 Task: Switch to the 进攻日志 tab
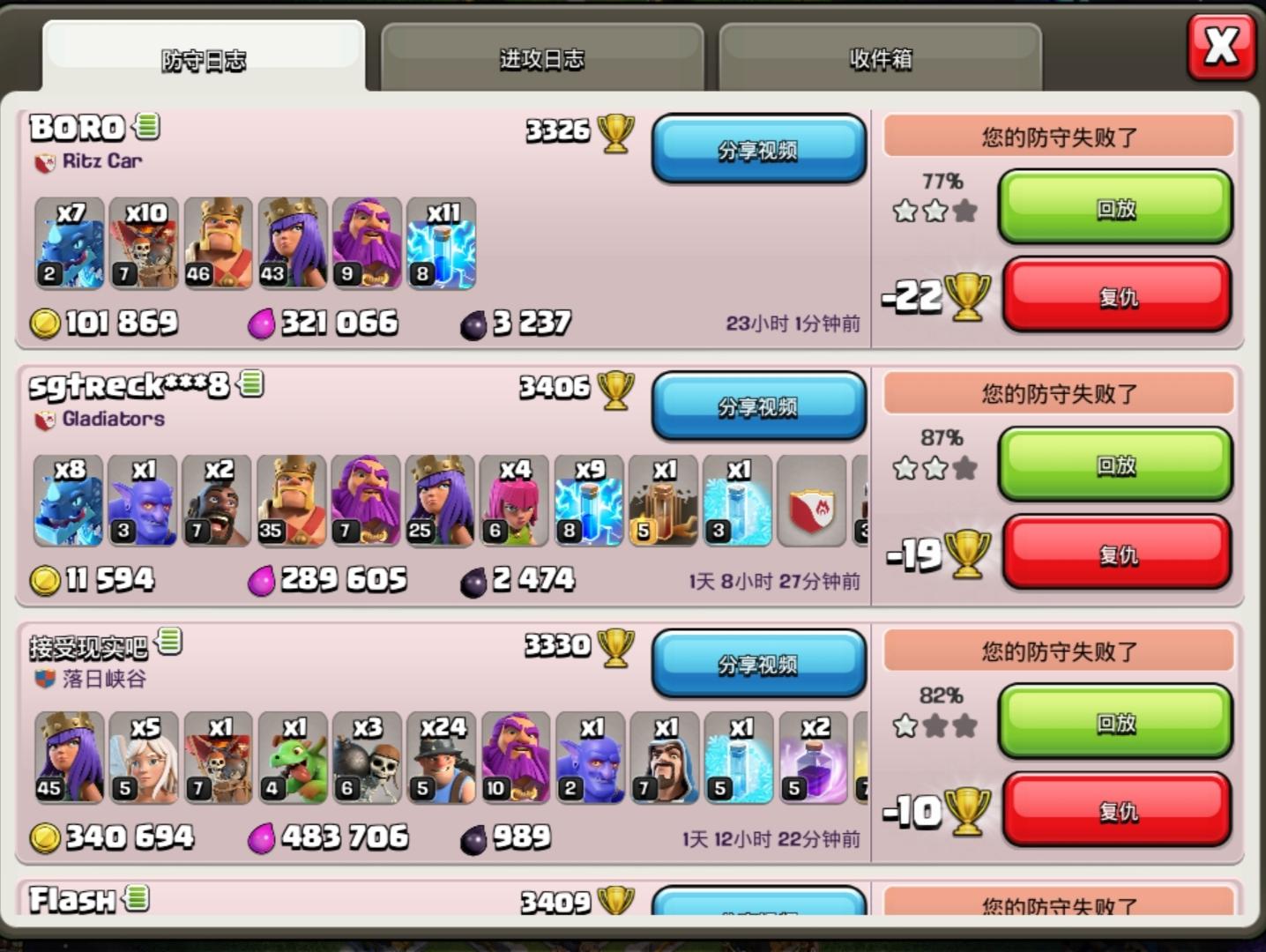(x=541, y=57)
